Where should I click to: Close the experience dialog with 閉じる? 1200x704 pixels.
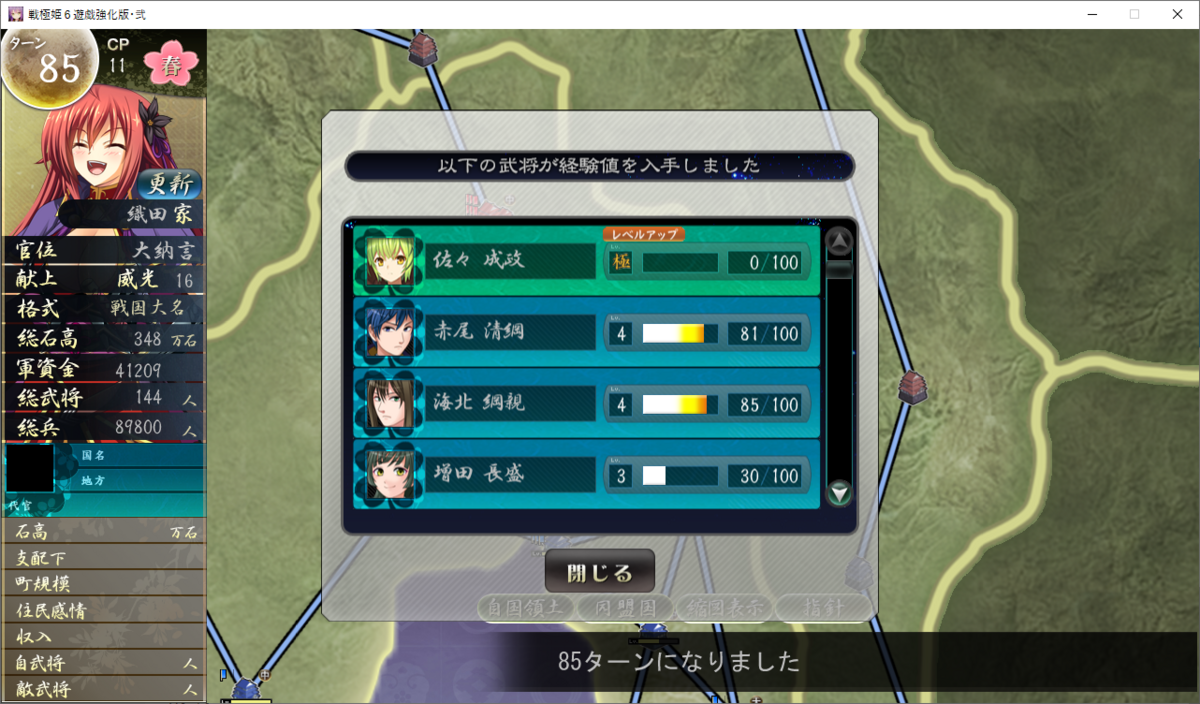click(x=599, y=573)
